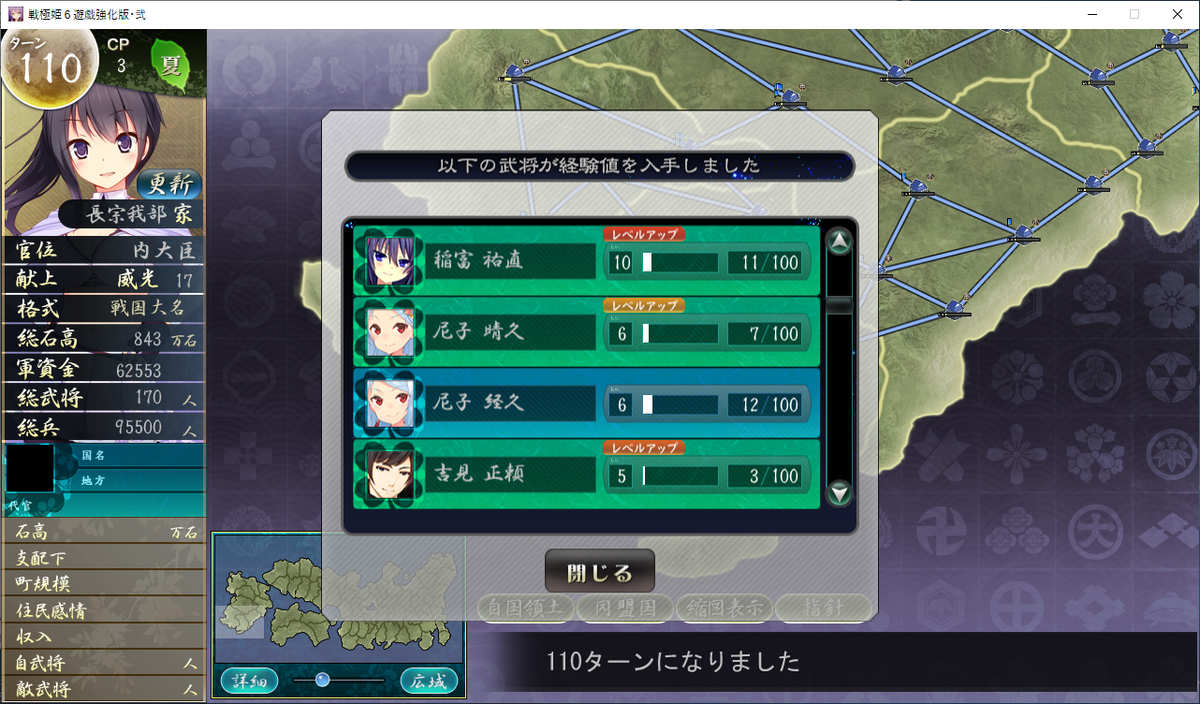Select the 吉見 正頼 list row
1200x704 pixels.
(x=586, y=475)
